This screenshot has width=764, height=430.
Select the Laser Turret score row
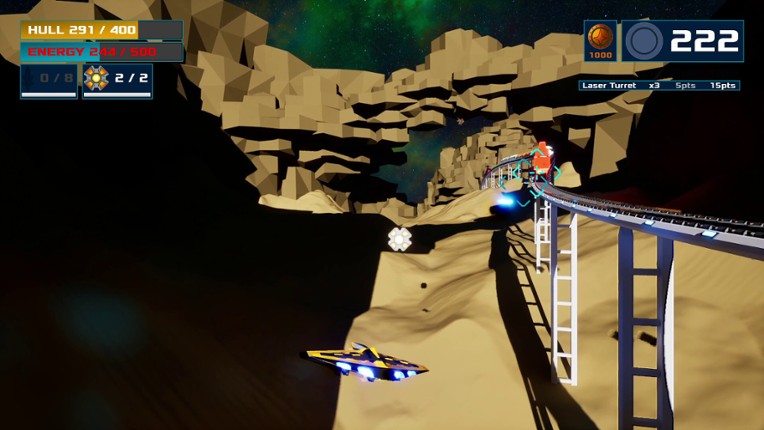(659, 86)
